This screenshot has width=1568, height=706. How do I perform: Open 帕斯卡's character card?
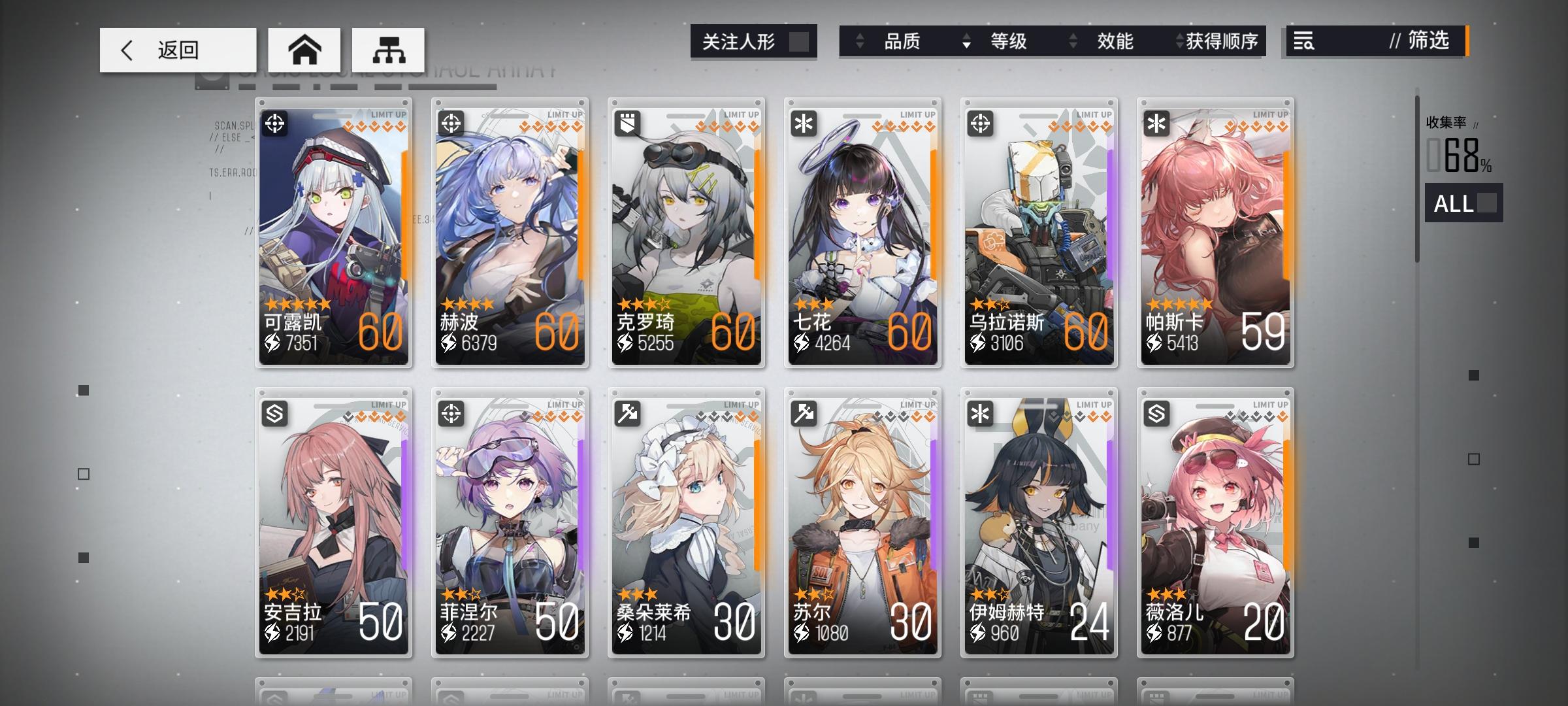[x=1214, y=232]
